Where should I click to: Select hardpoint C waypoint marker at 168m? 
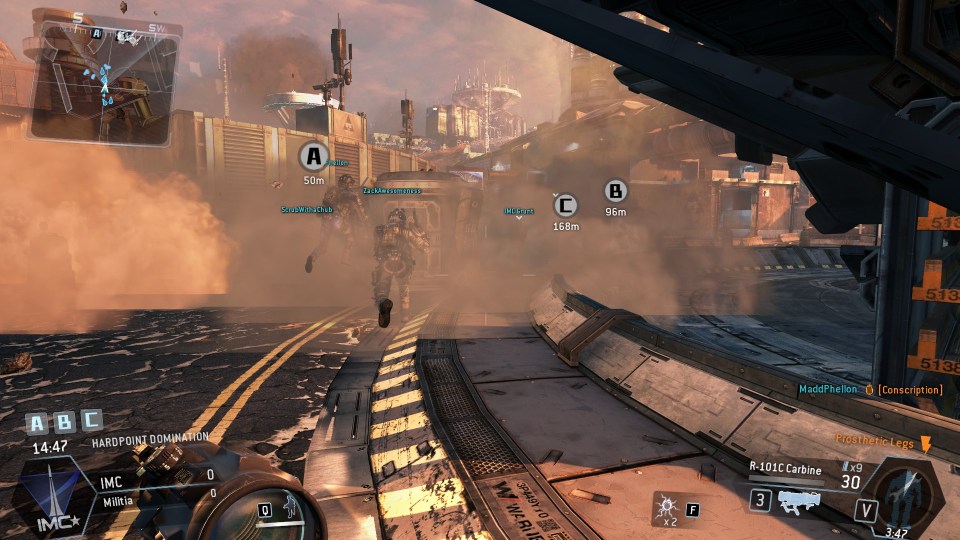(x=566, y=206)
